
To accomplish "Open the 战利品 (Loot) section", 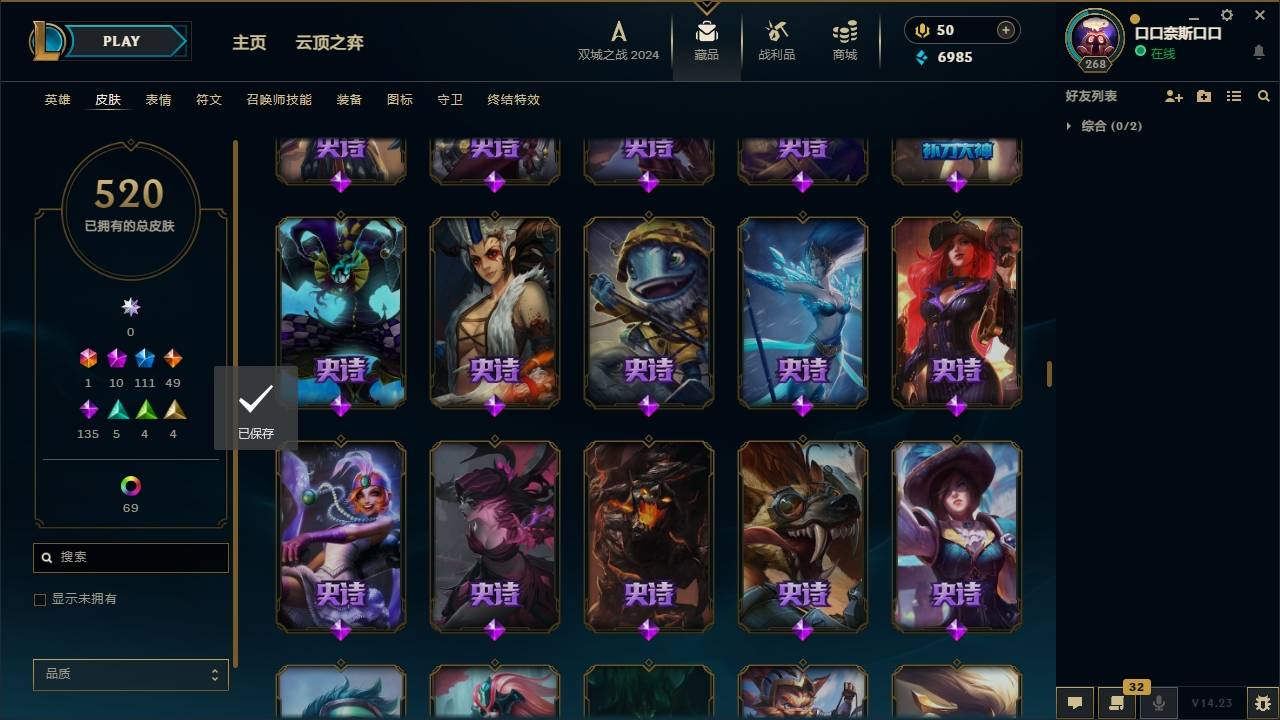I will (x=776, y=42).
